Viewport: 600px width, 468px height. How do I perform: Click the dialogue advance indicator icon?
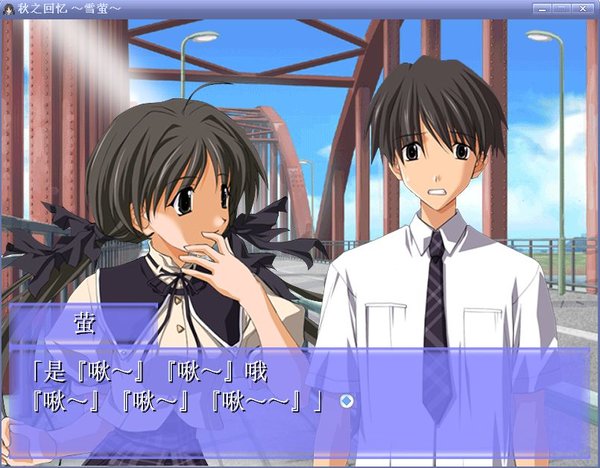point(346,401)
